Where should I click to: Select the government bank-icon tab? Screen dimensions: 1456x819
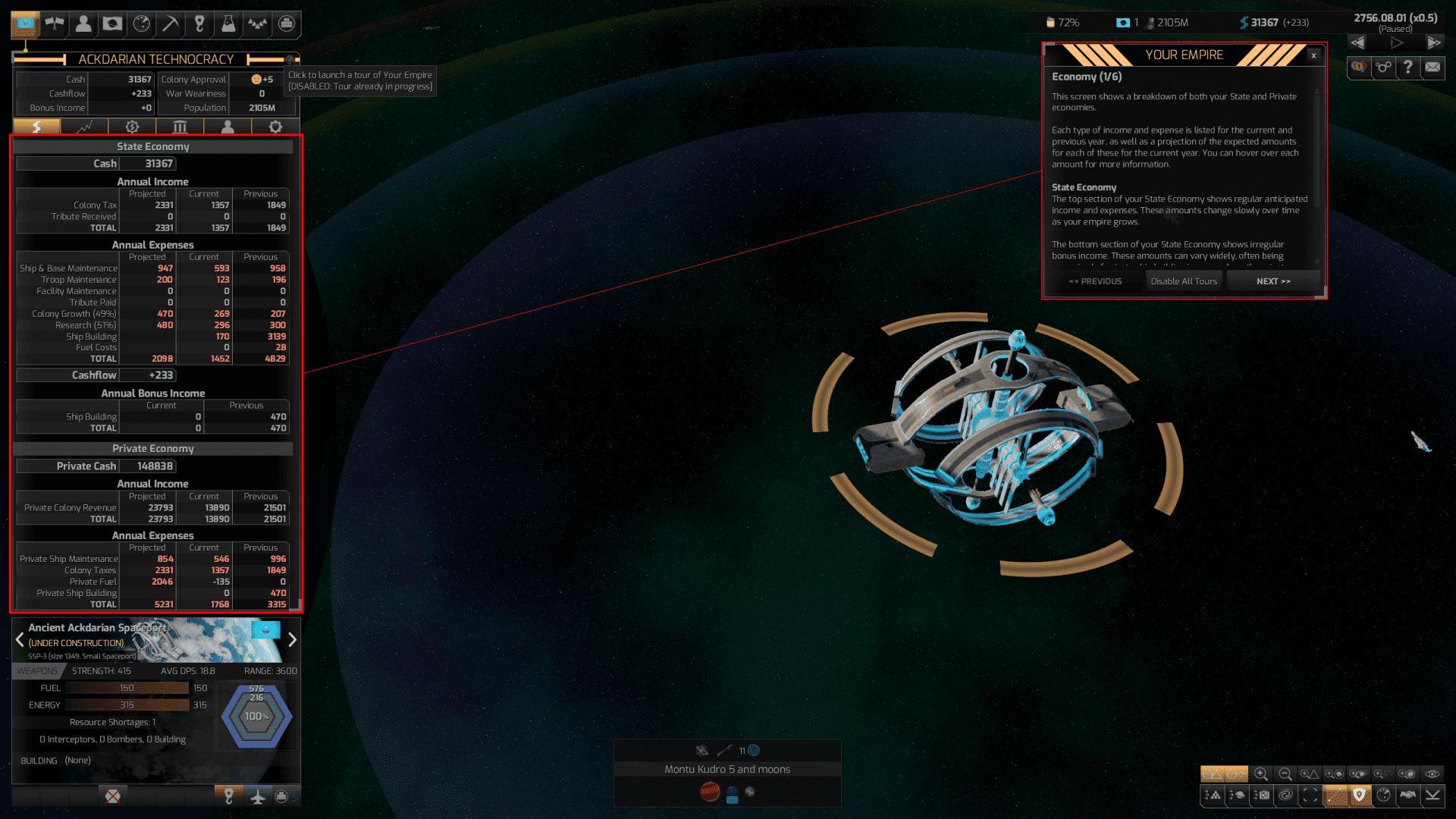179,127
